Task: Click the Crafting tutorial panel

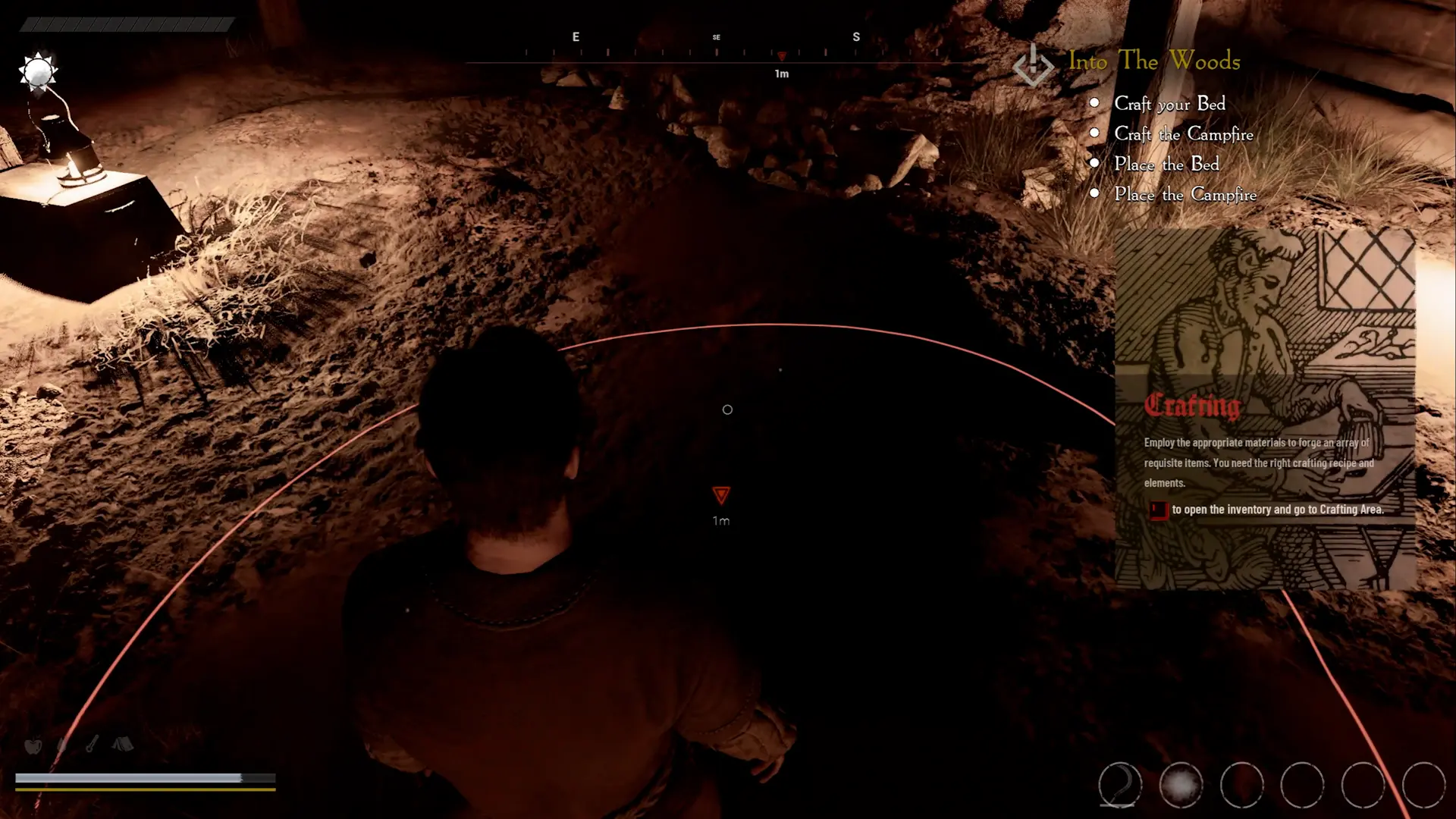Action: point(1264,409)
